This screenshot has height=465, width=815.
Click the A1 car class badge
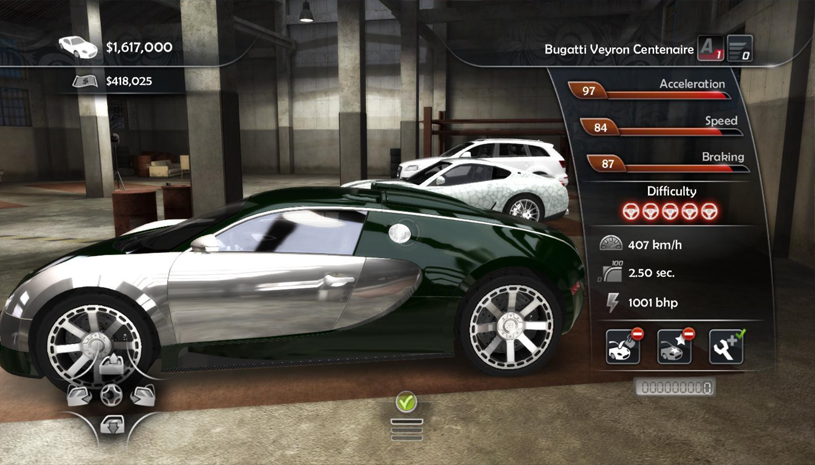(x=709, y=48)
